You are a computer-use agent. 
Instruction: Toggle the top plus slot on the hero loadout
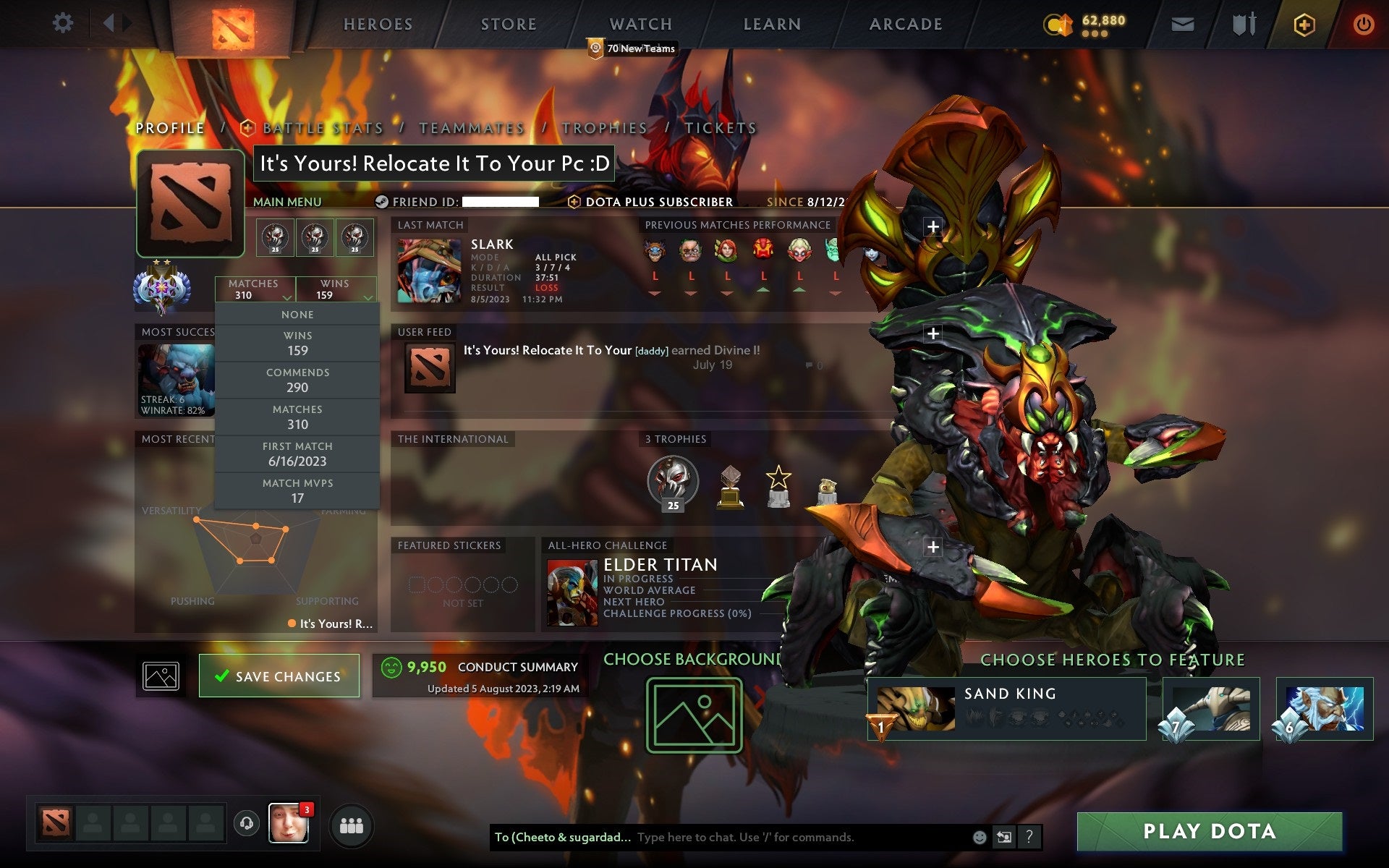(x=933, y=226)
